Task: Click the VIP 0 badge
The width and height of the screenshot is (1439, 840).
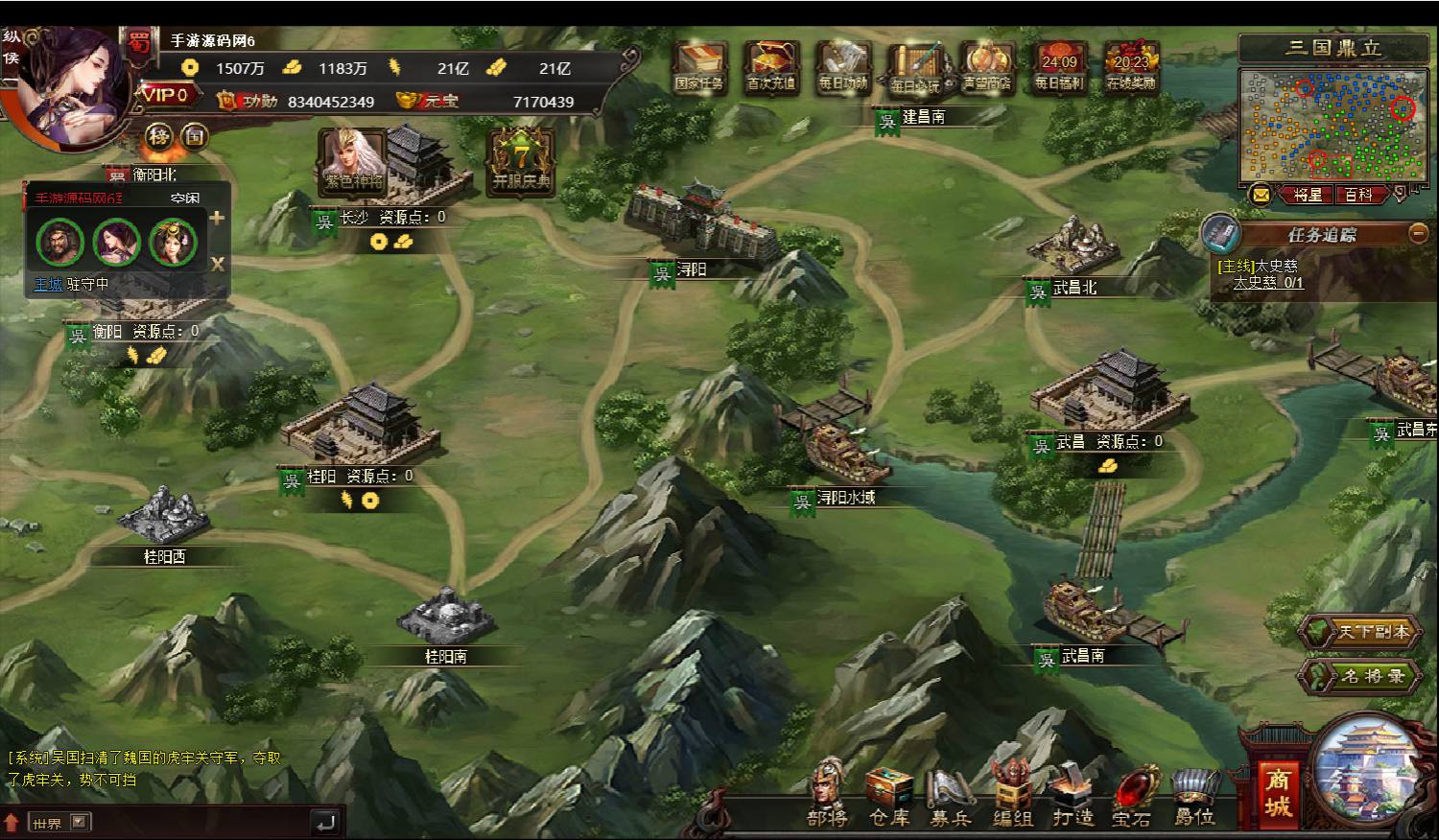Action: tap(169, 95)
